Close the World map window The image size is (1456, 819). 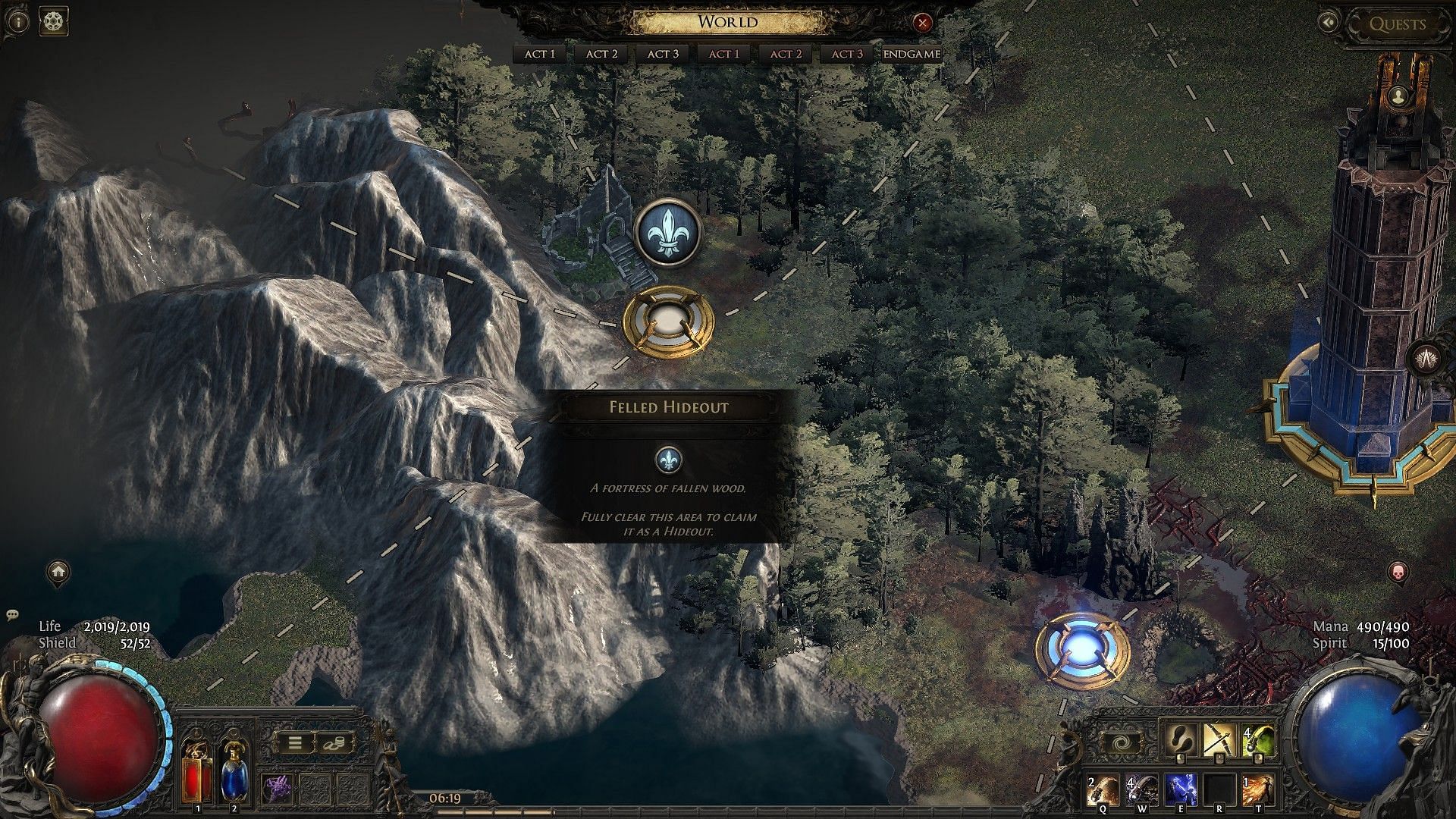coord(922,23)
